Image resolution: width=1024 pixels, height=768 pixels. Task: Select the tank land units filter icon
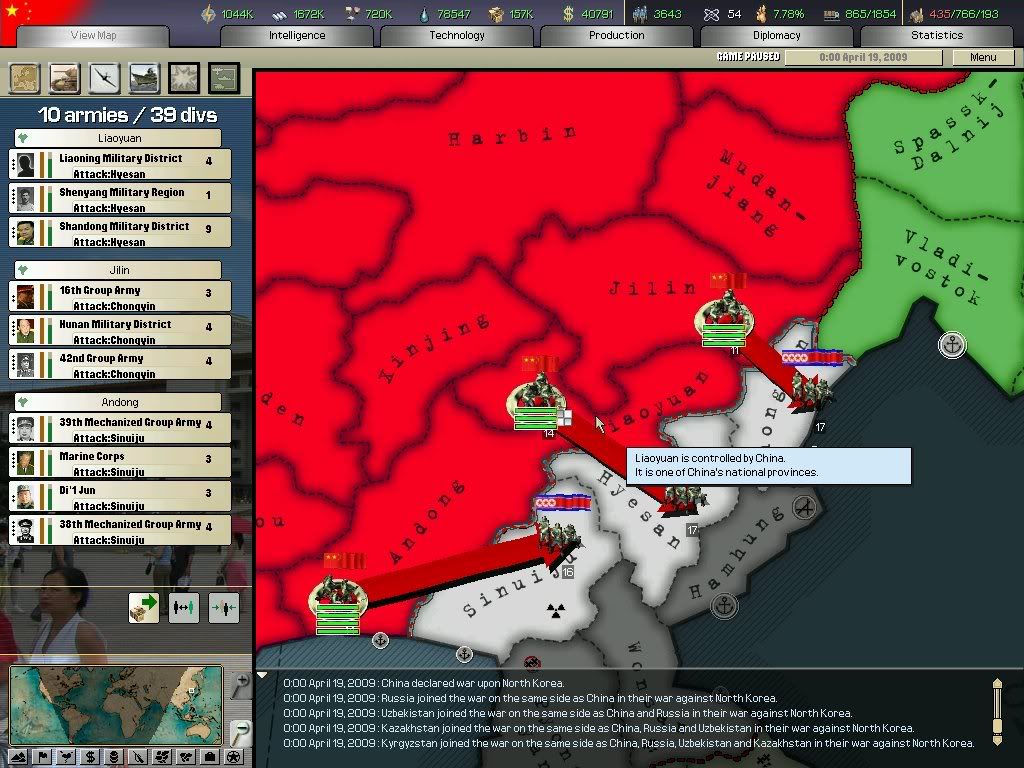coord(64,78)
